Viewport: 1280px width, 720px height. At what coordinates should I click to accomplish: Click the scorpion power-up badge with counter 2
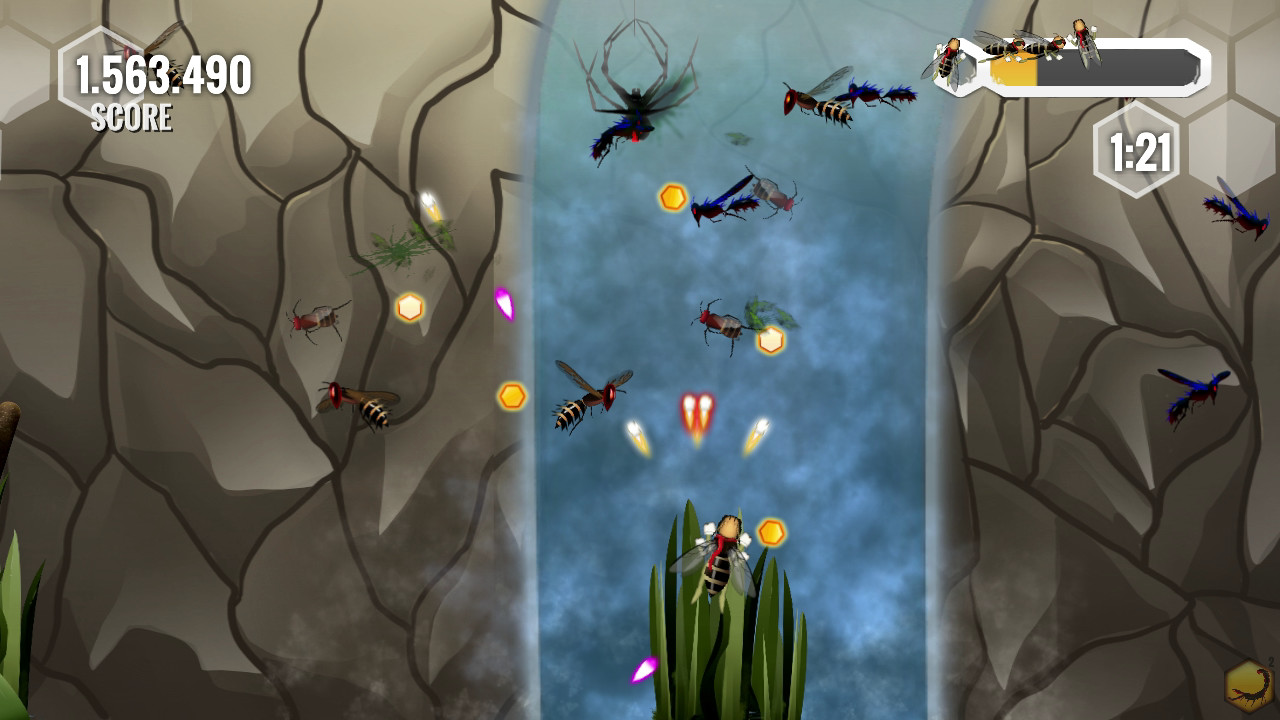point(1248,686)
